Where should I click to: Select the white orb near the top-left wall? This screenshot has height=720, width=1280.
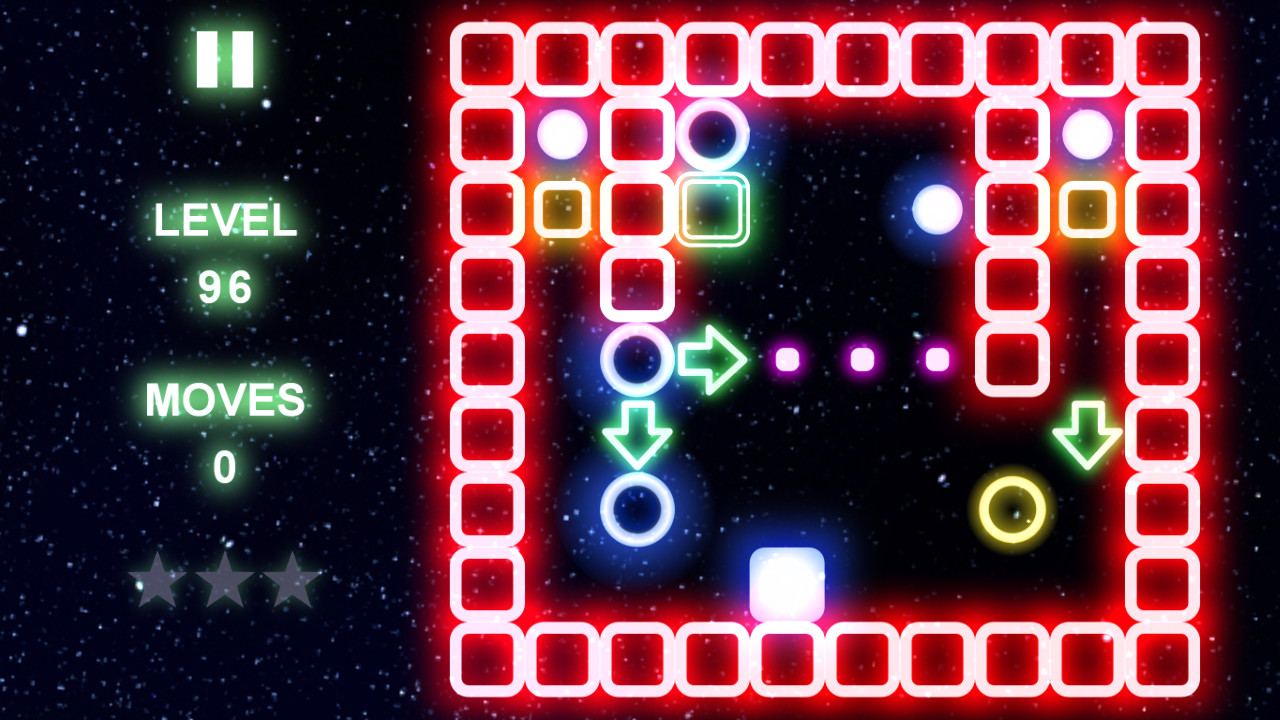click(x=564, y=133)
